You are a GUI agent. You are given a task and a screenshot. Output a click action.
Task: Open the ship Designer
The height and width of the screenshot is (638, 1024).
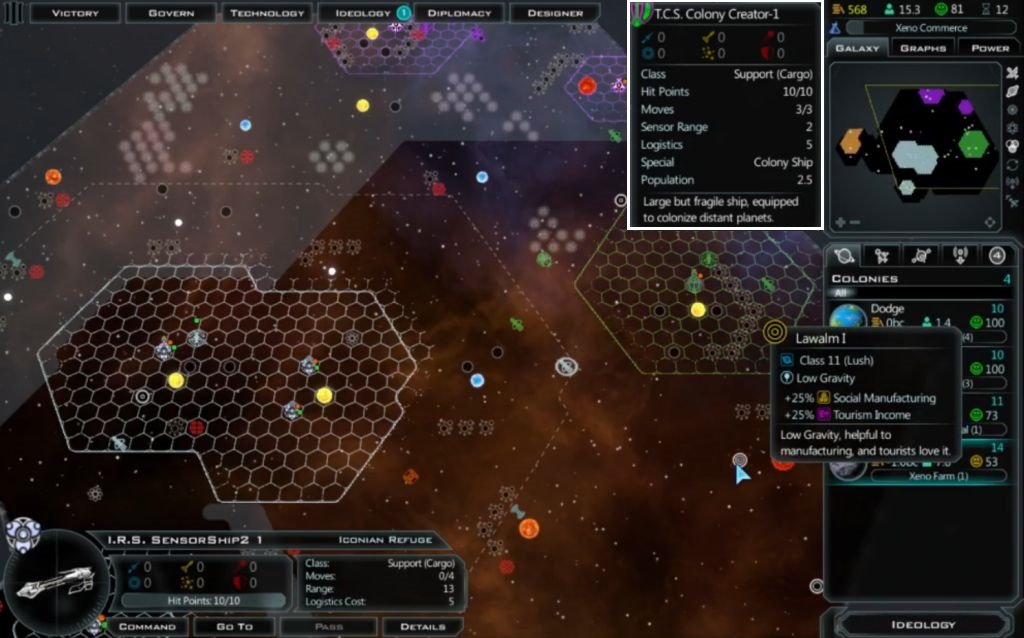pyautogui.click(x=555, y=13)
